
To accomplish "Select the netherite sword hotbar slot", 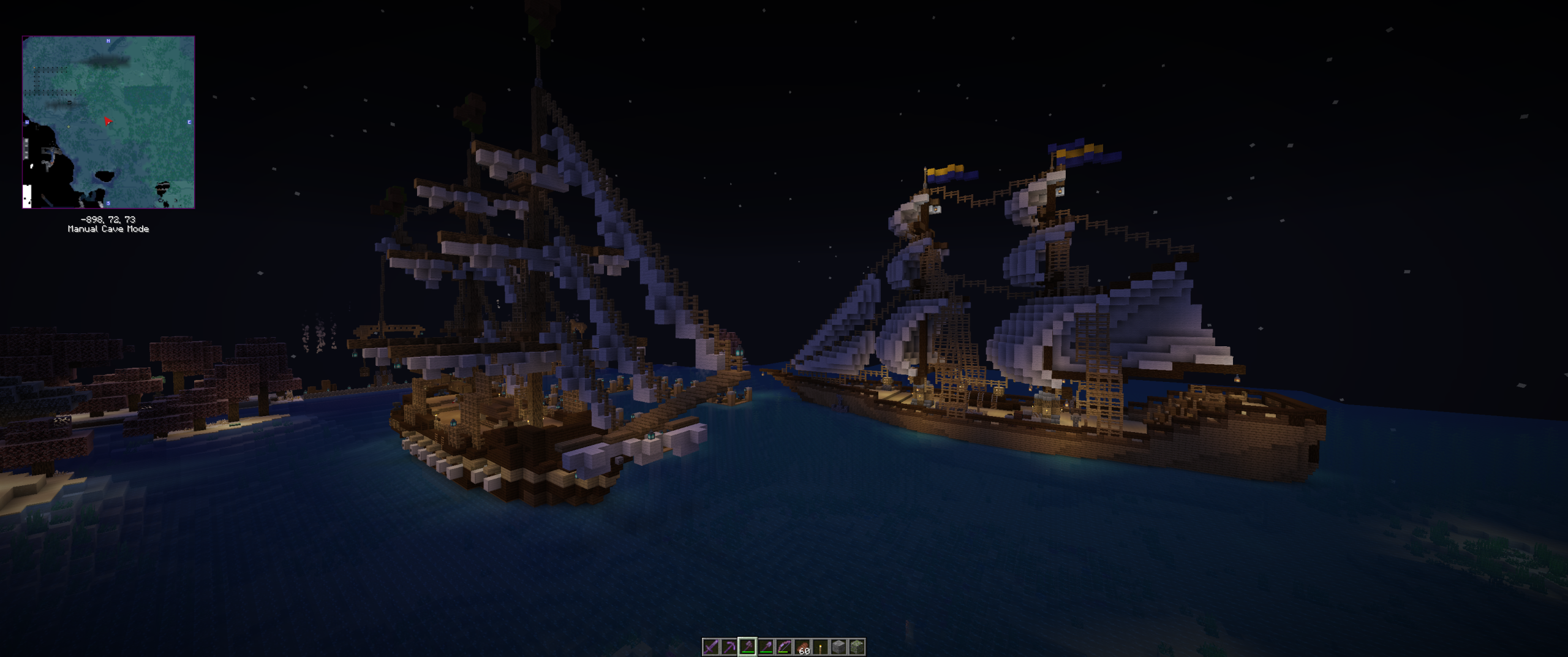I will coord(710,647).
